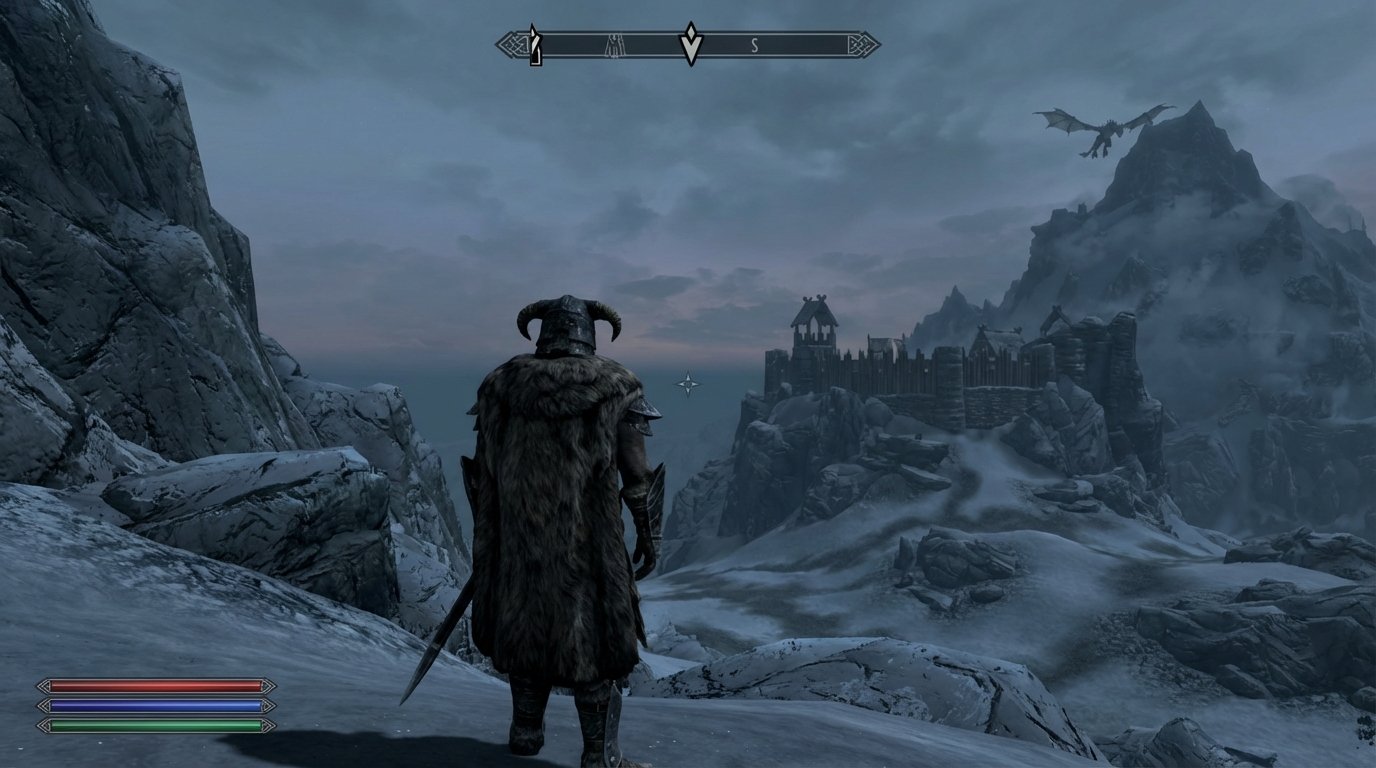Image resolution: width=1376 pixels, height=768 pixels.
Task: Click the diamond tip above the player marker
Action: pos(689,32)
